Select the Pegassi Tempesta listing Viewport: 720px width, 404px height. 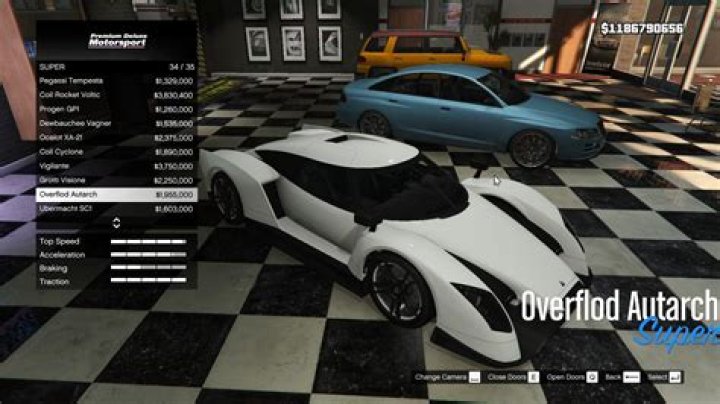(x=115, y=80)
